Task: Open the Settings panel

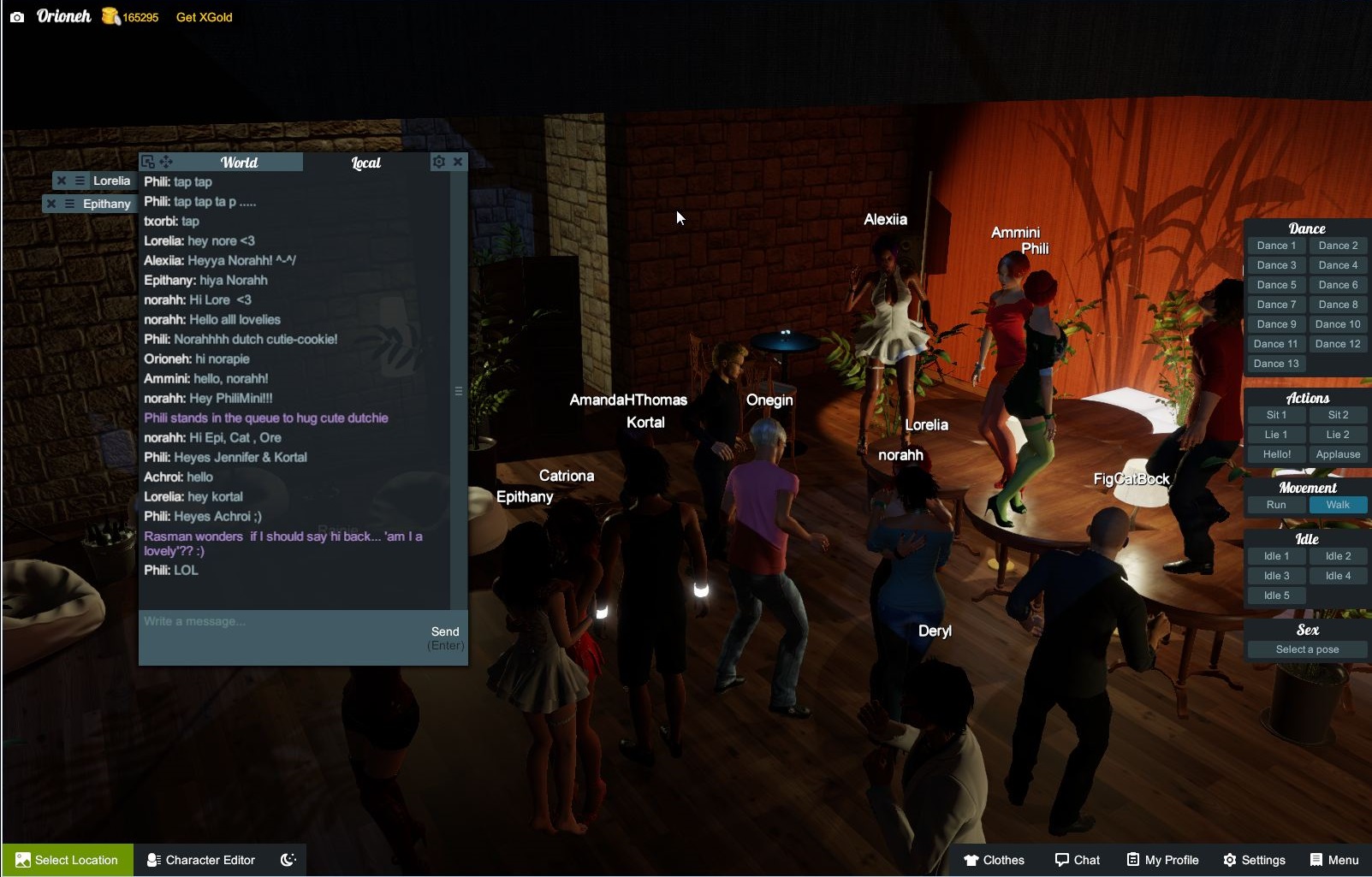Action: pos(1254,860)
